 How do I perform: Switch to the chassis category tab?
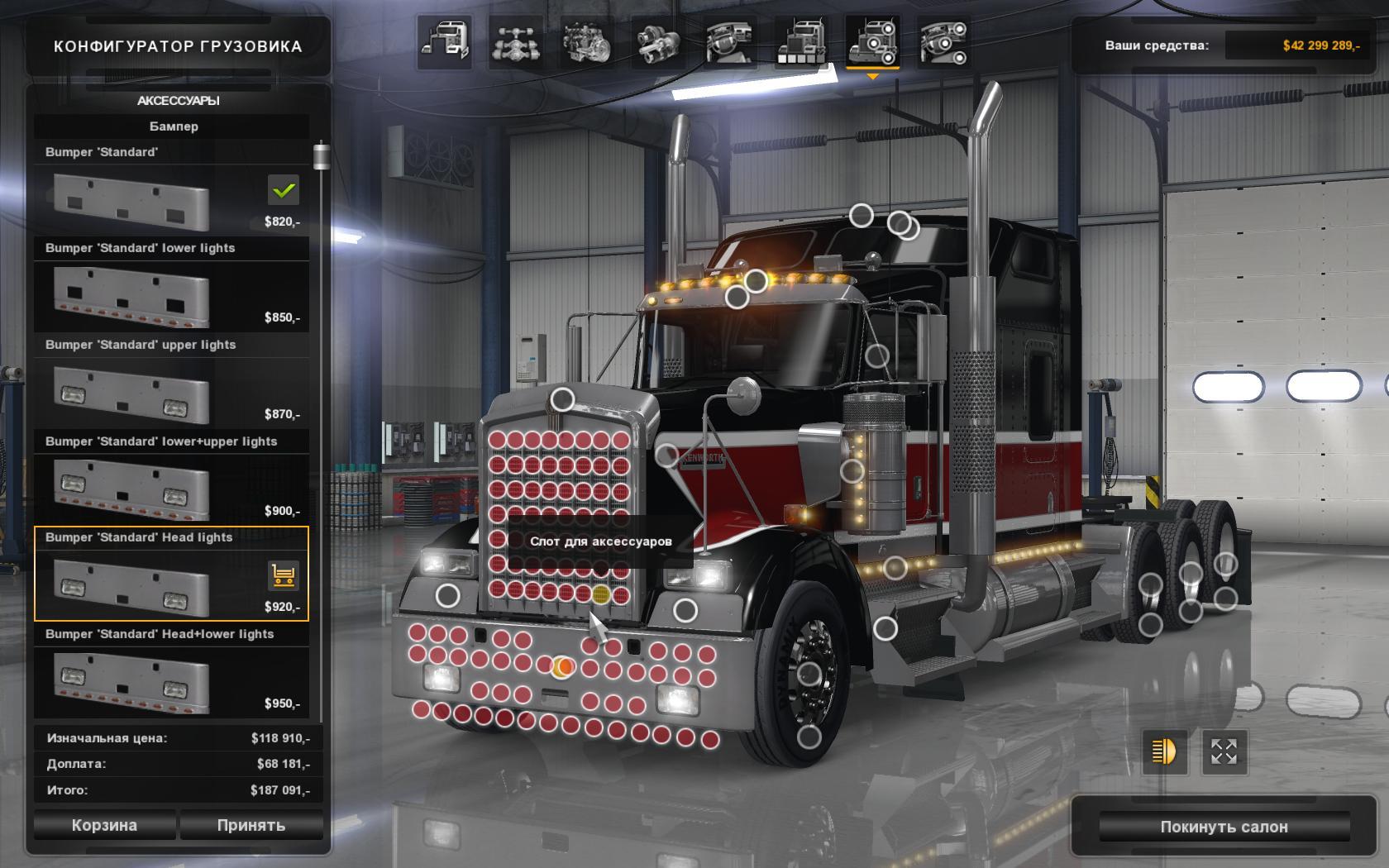(x=517, y=41)
